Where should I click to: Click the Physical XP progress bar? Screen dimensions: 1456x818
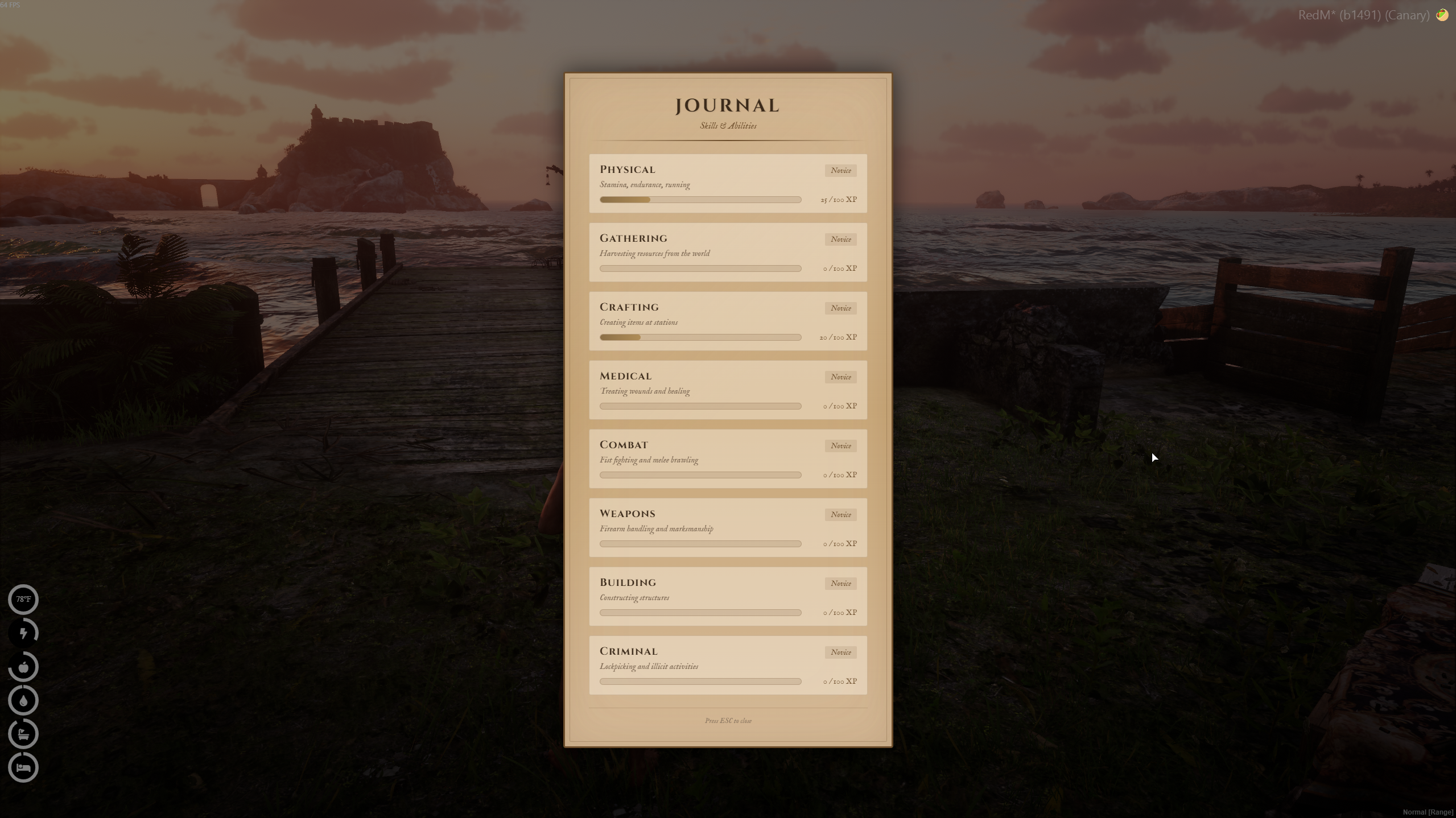tap(700, 200)
